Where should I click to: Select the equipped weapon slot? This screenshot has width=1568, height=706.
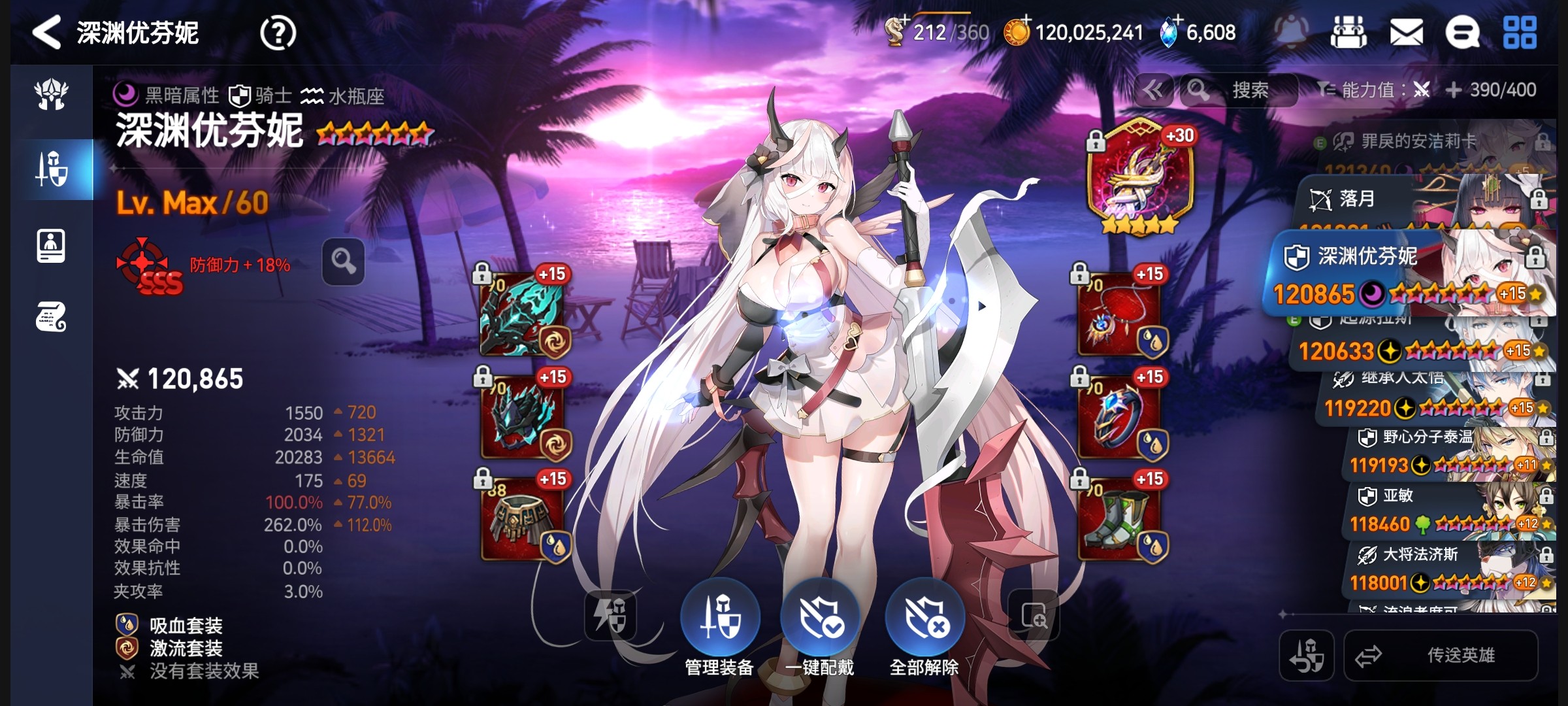tap(522, 315)
